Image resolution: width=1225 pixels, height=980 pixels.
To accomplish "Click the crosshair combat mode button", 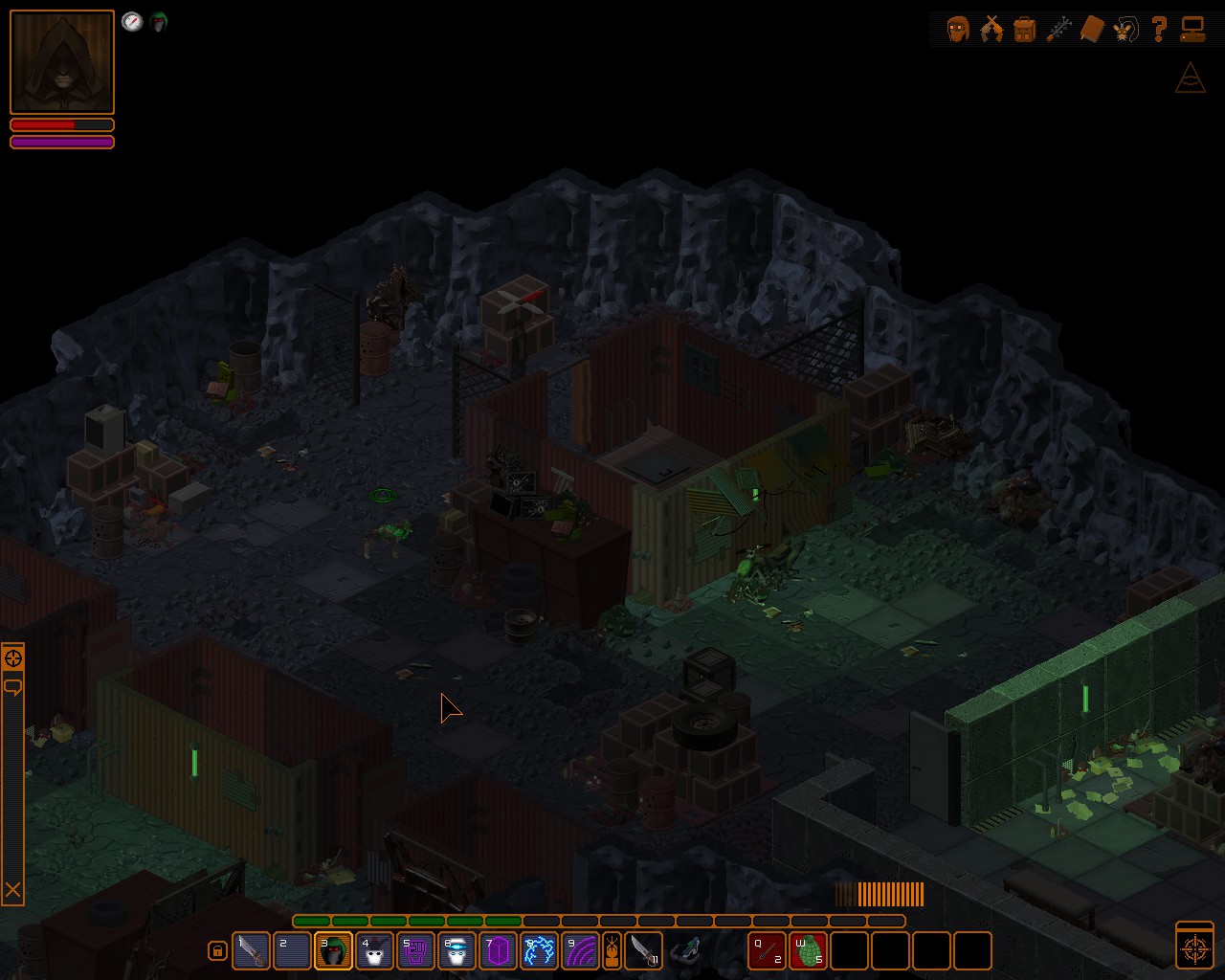I will tap(1194, 946).
